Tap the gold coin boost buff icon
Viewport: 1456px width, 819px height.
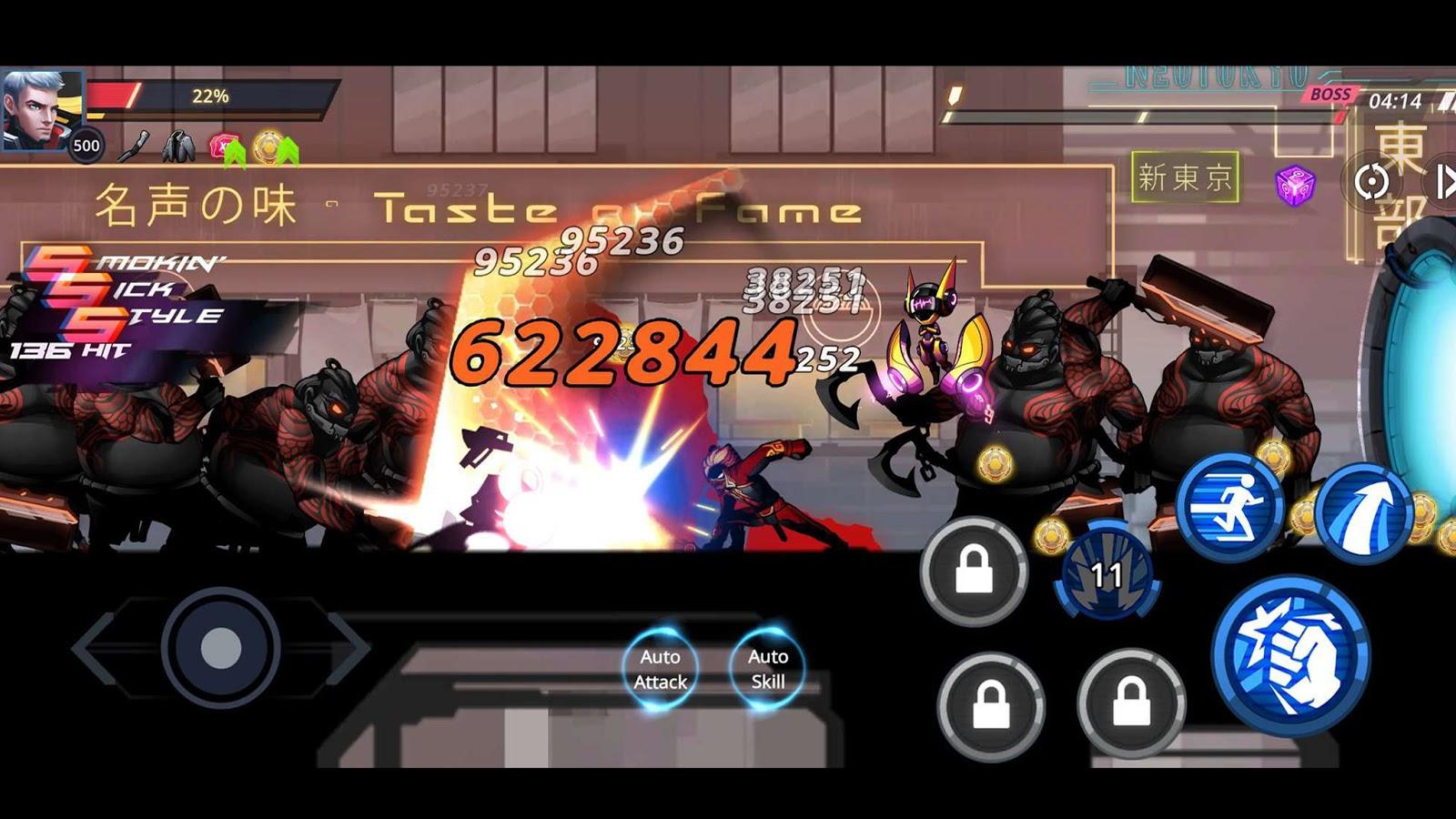(x=271, y=147)
